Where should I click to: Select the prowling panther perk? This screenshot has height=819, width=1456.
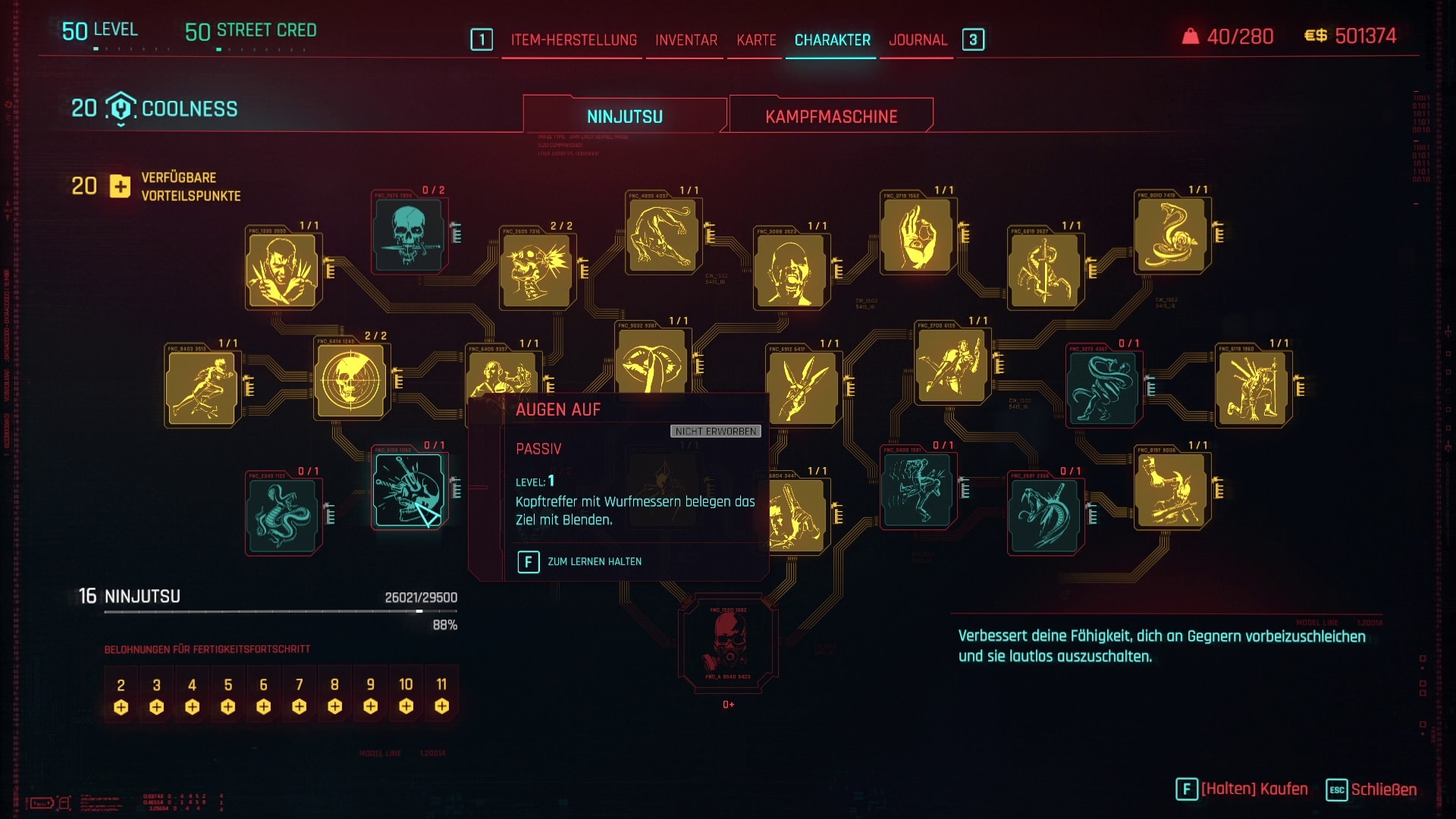click(663, 235)
